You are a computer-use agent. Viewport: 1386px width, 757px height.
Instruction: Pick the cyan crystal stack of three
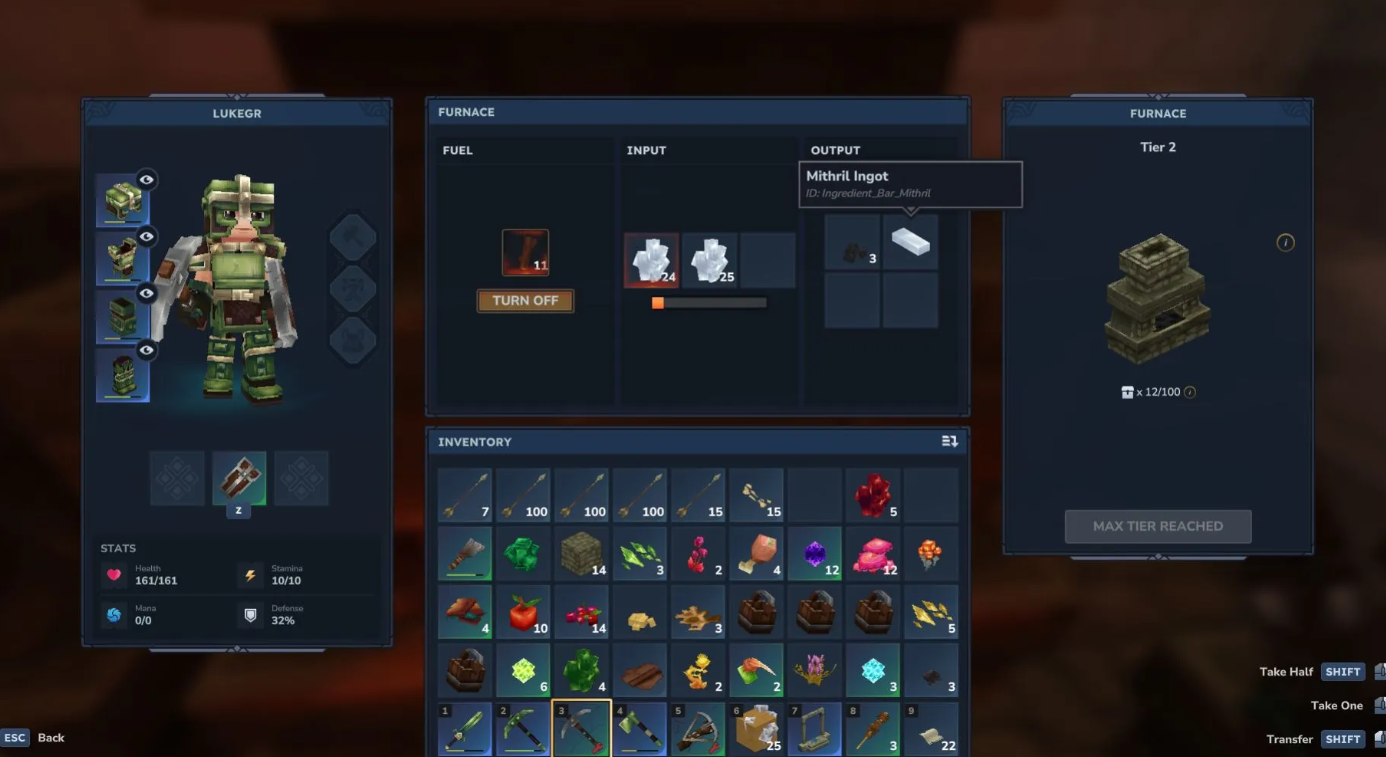(x=872, y=670)
